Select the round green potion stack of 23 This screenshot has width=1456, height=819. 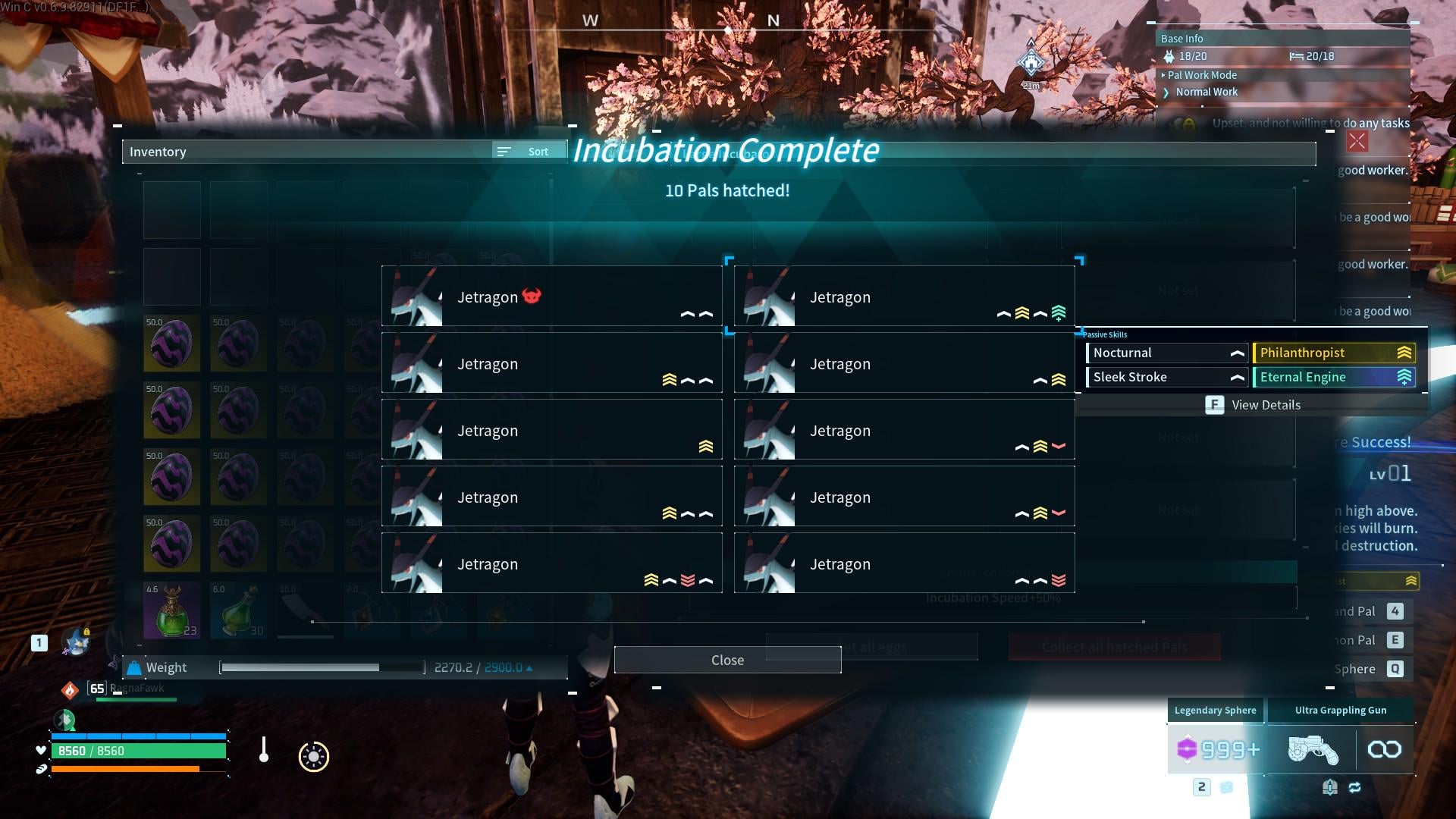(x=172, y=610)
